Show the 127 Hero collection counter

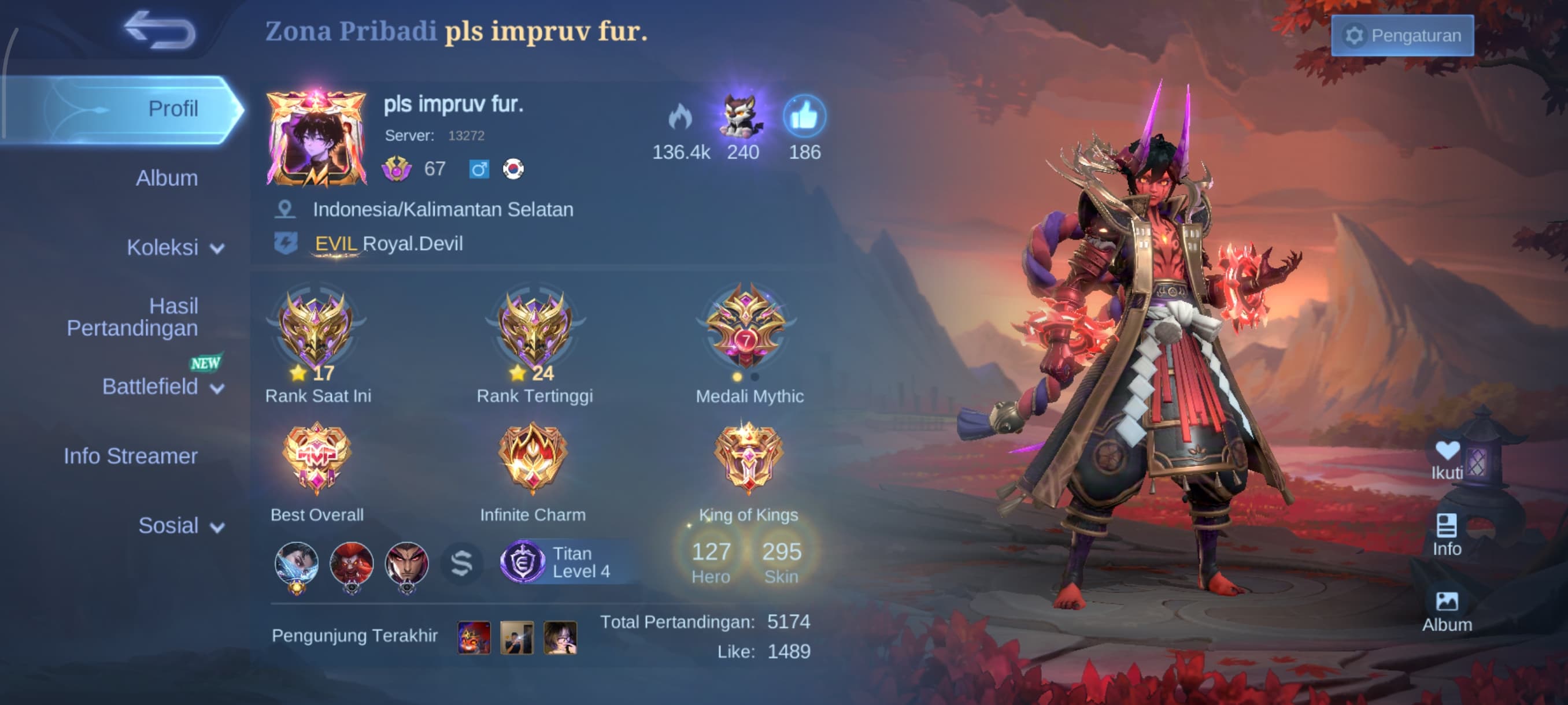tap(711, 561)
